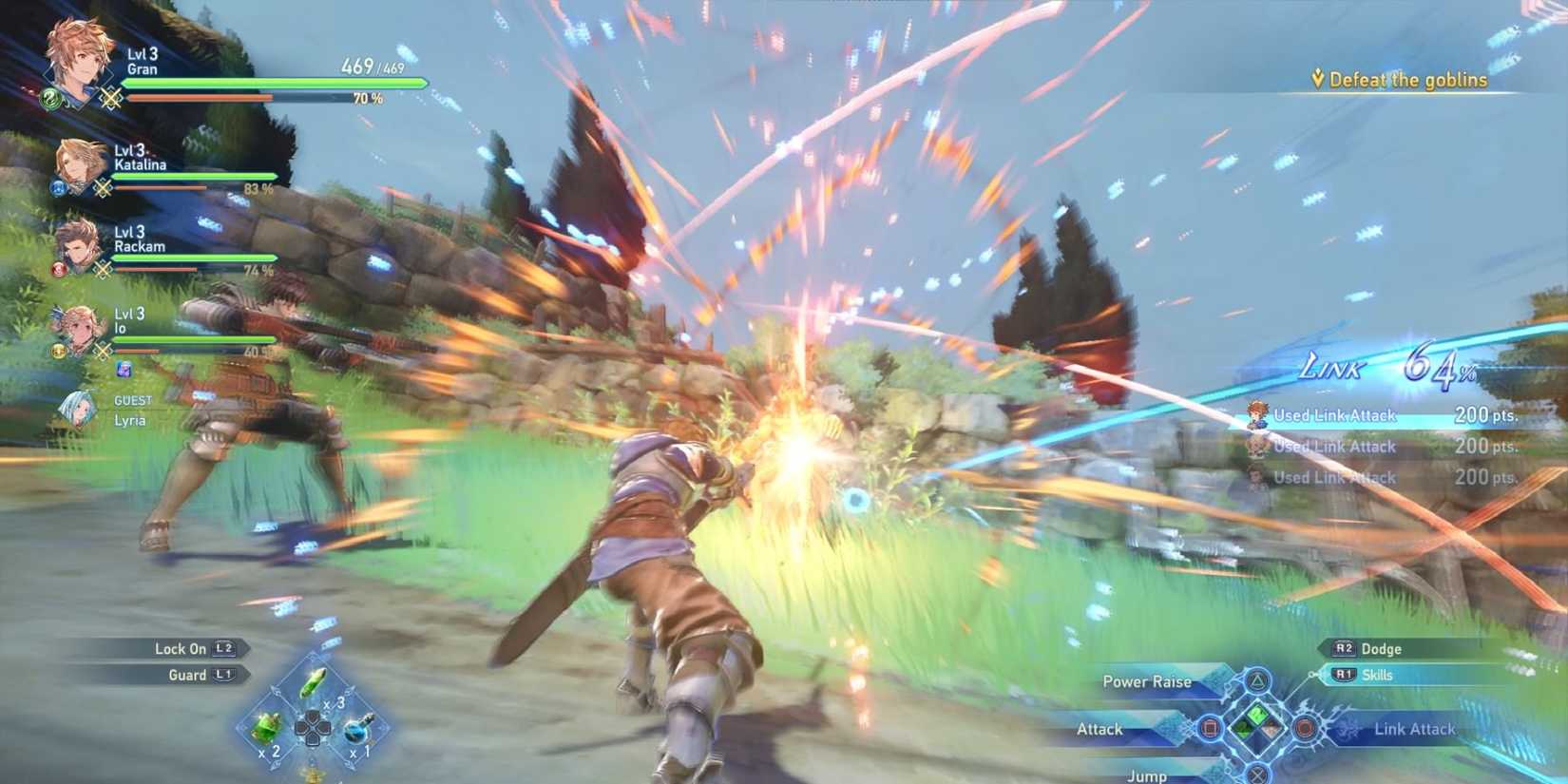Screen dimensions: 1568x784
Task: Open the Power Raise command
Action: [x=1147, y=681]
